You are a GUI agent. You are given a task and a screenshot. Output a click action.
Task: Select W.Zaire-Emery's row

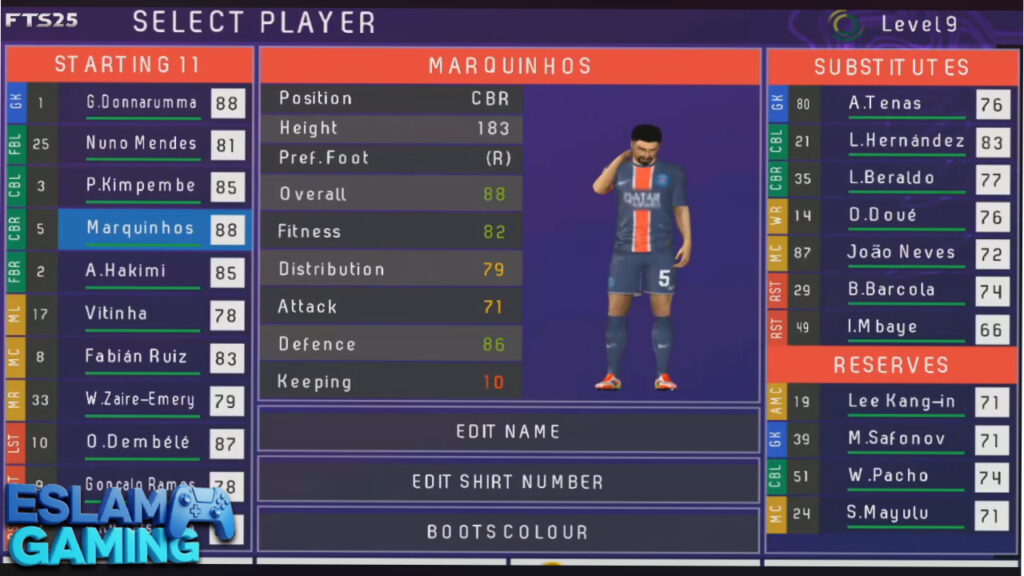pos(140,400)
